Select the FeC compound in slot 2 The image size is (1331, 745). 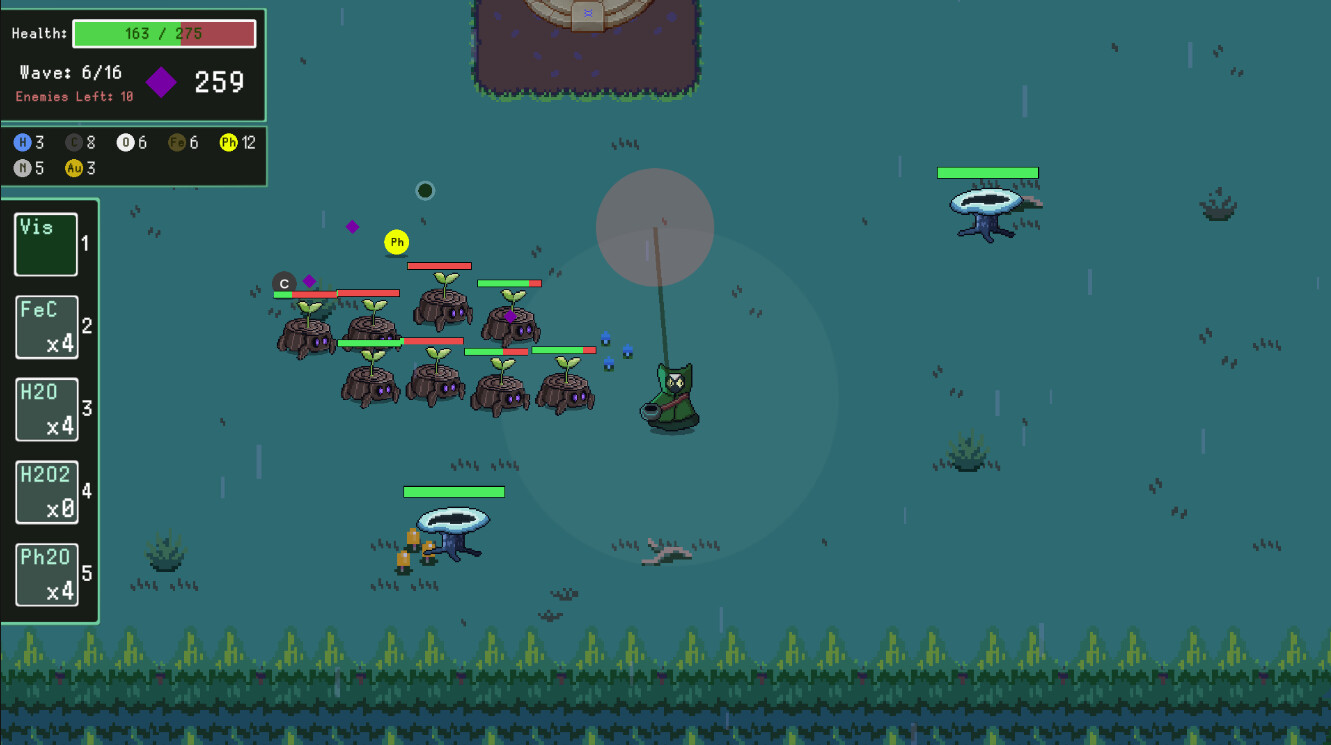[46, 327]
